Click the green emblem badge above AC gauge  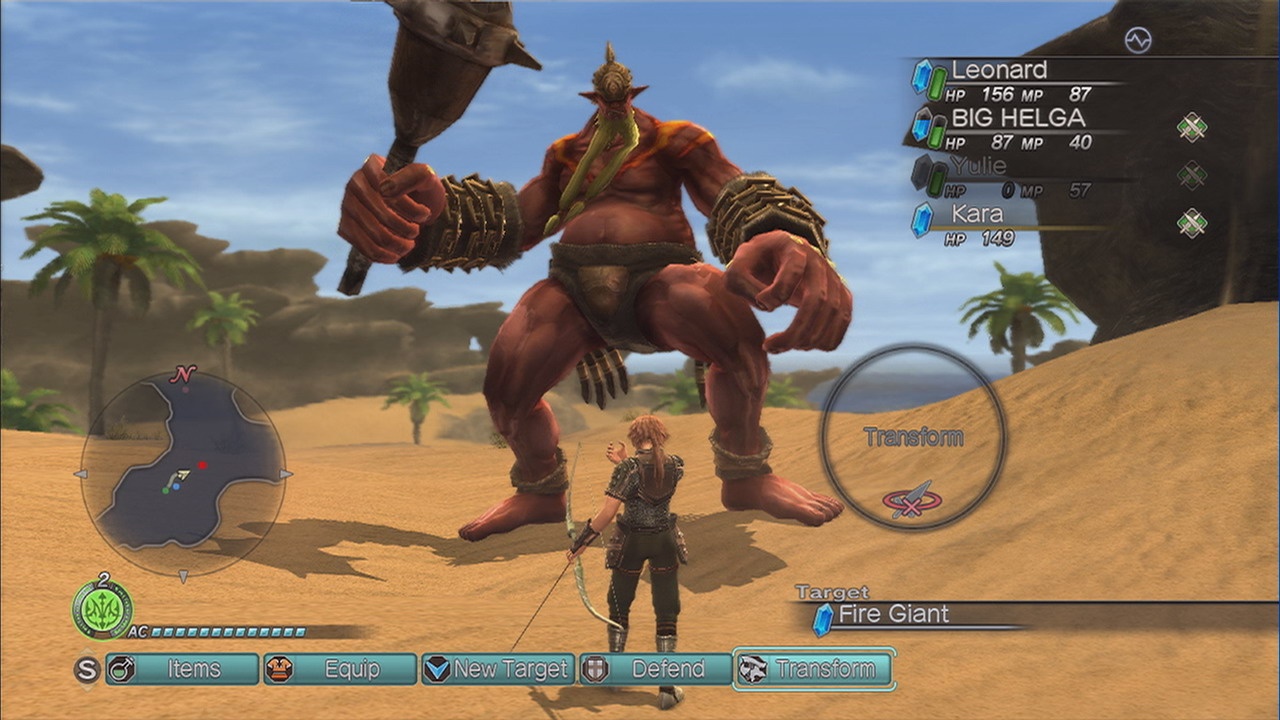[x=102, y=609]
